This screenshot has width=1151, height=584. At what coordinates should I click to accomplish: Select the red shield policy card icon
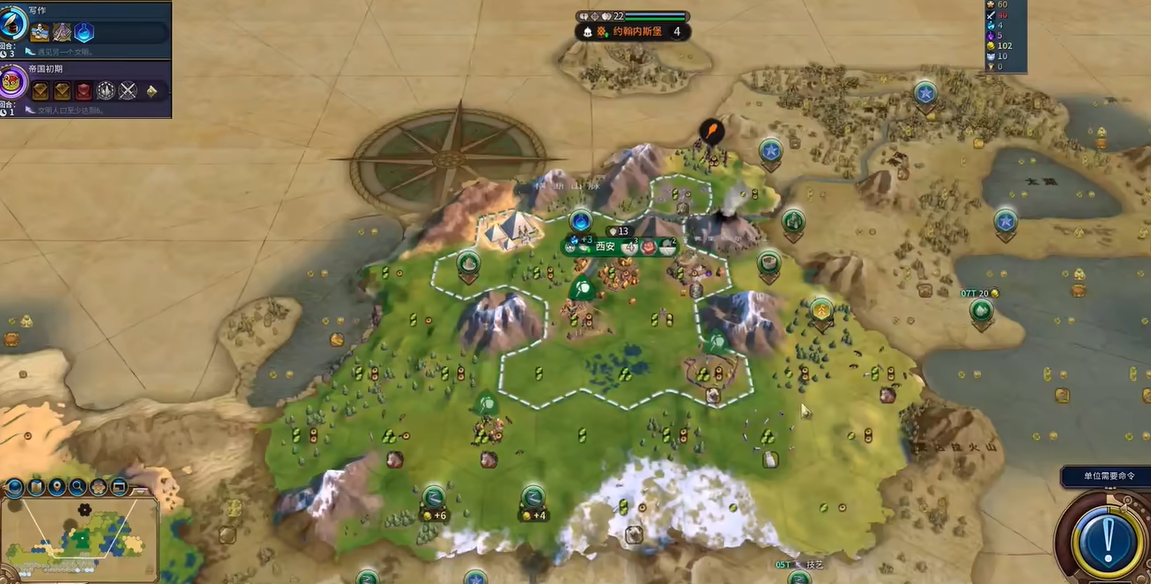[84, 91]
